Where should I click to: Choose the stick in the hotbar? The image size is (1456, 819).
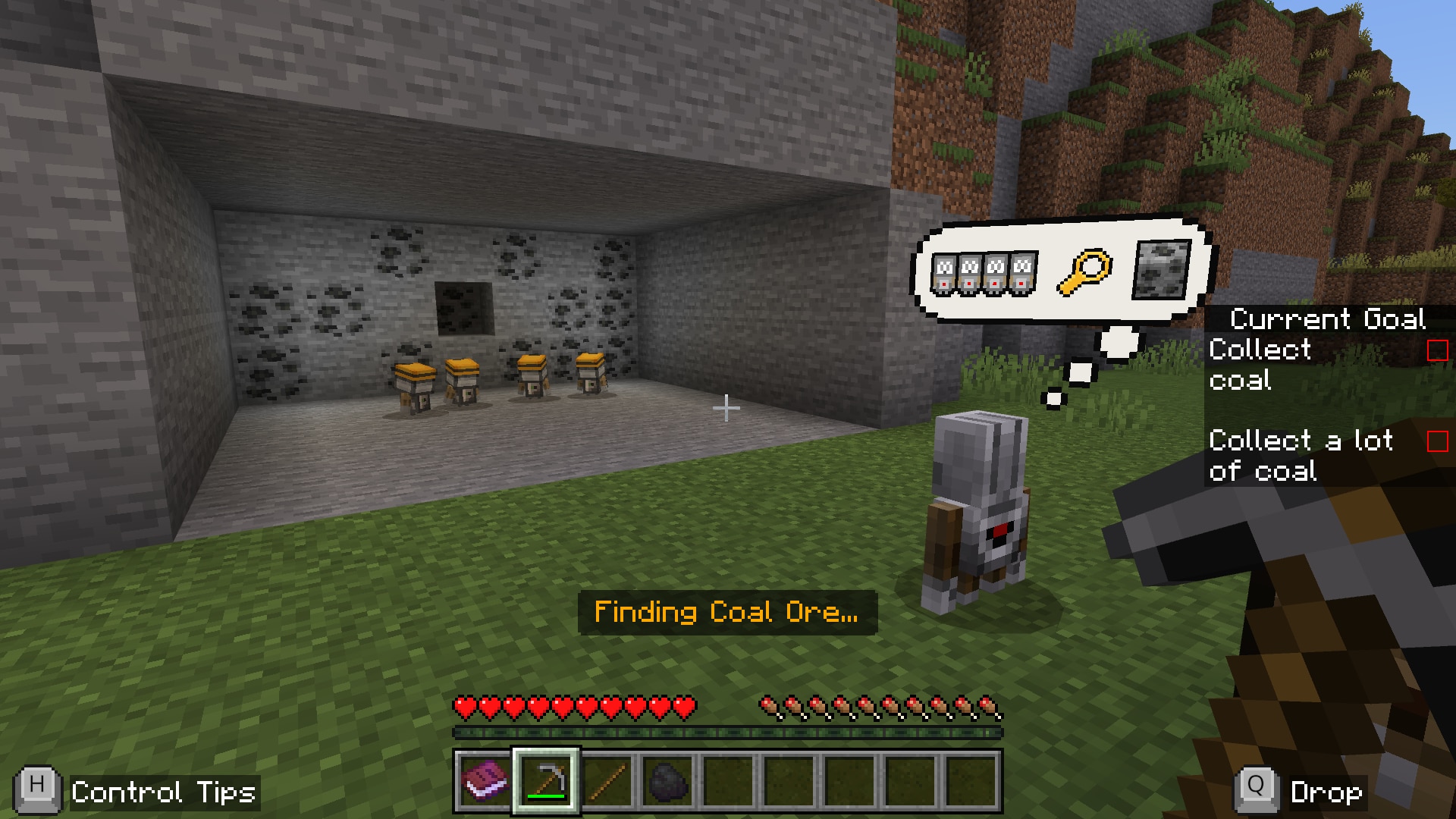point(607,781)
